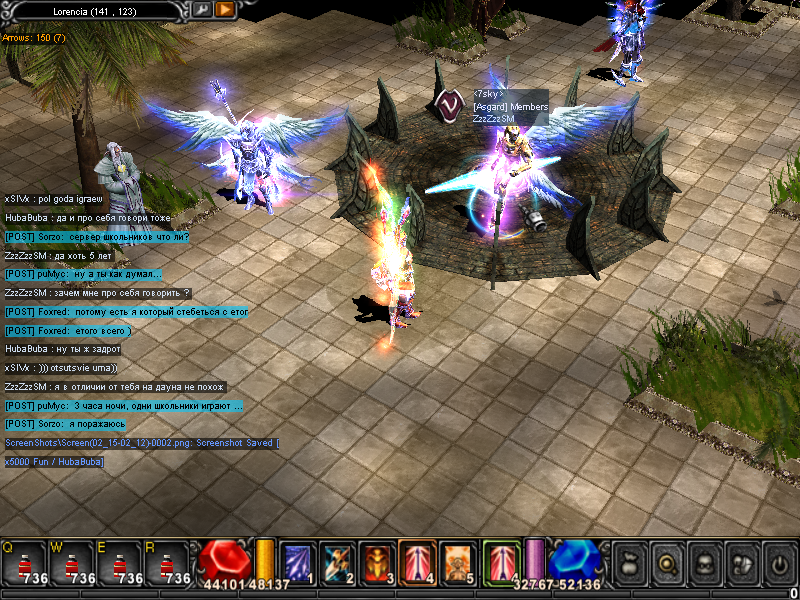
Task: Use the potion in the Q slot
Action: point(25,562)
